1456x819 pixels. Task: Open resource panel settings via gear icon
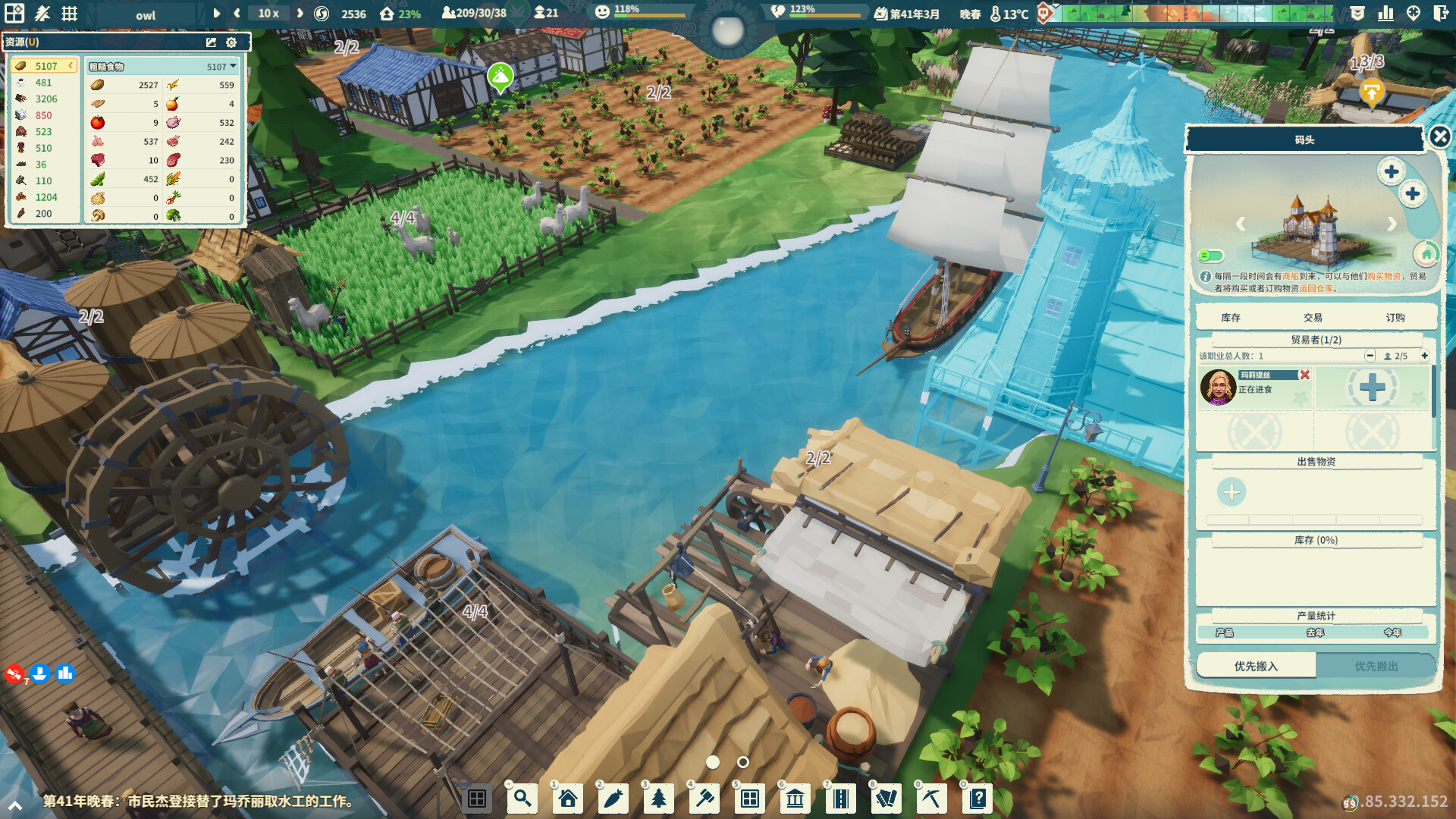click(231, 42)
